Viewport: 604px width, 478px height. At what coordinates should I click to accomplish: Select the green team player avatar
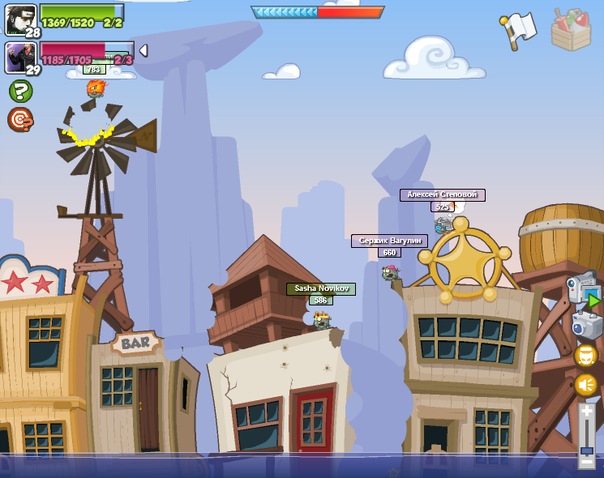(x=20, y=19)
